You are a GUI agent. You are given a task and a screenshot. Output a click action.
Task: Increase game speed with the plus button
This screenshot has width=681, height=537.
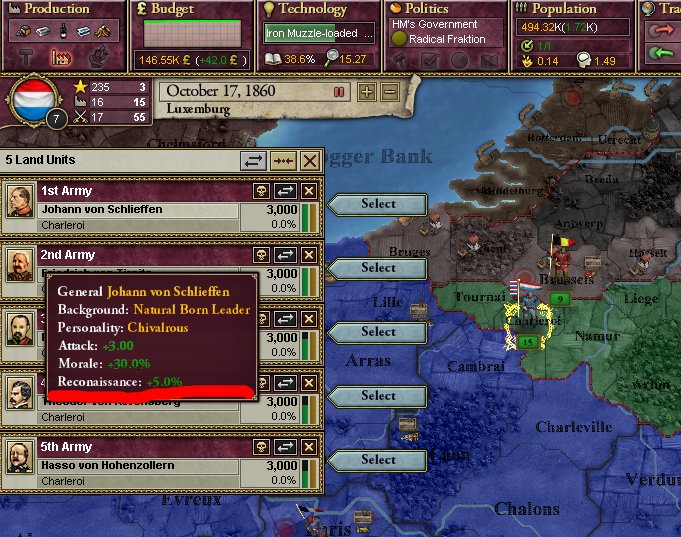pos(367,92)
